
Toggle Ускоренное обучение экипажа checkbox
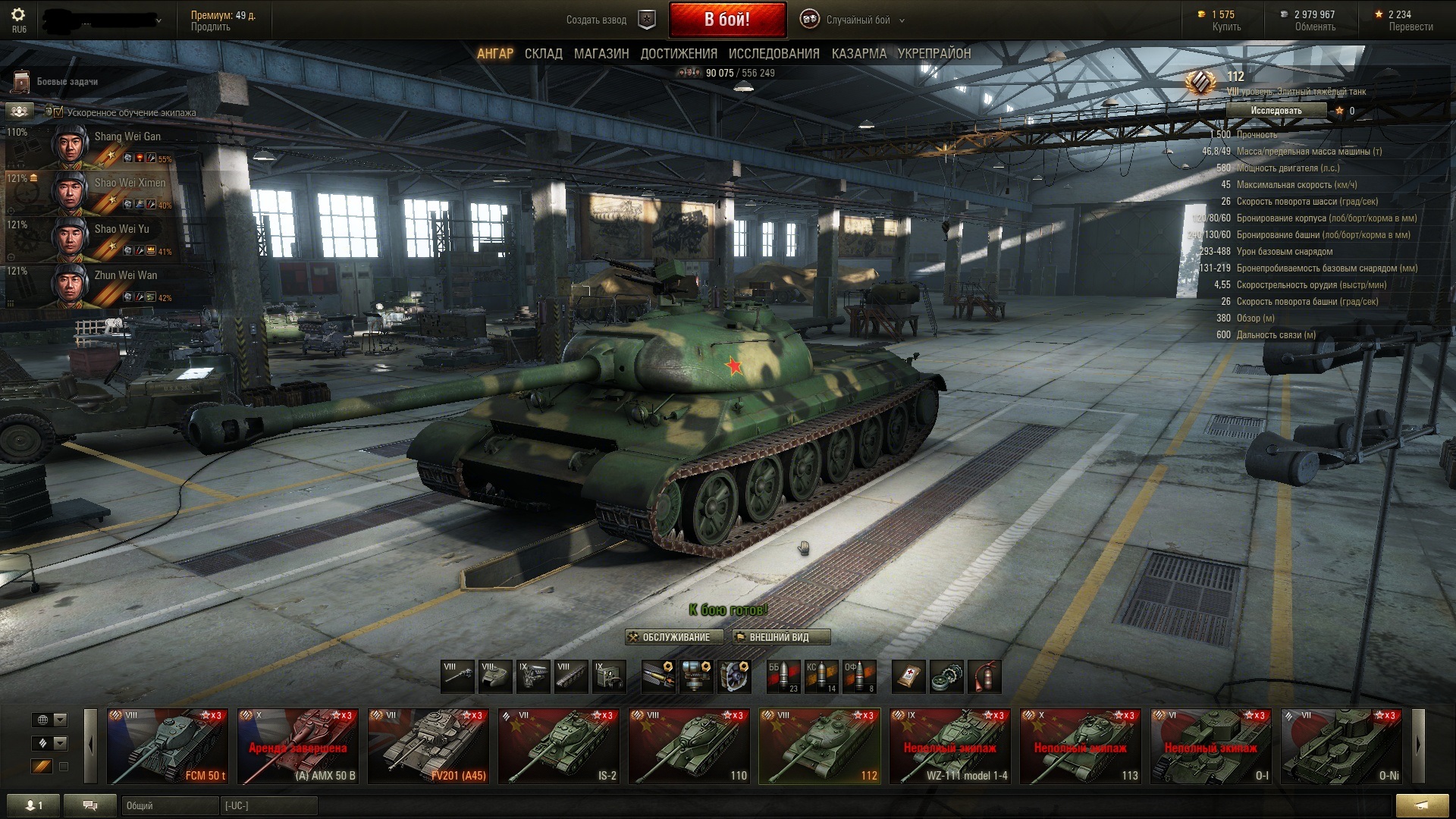click(x=58, y=112)
